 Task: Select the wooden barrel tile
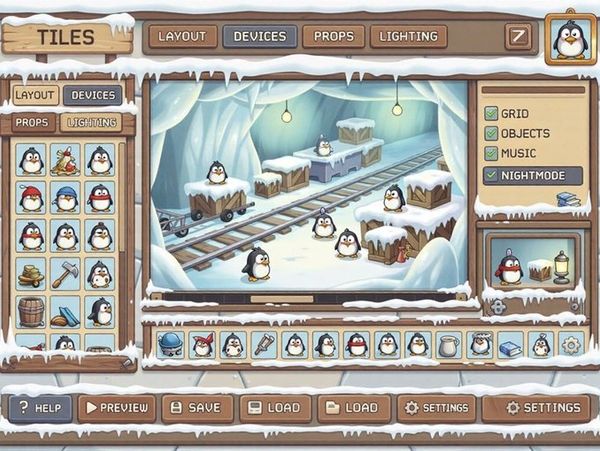coord(31,310)
